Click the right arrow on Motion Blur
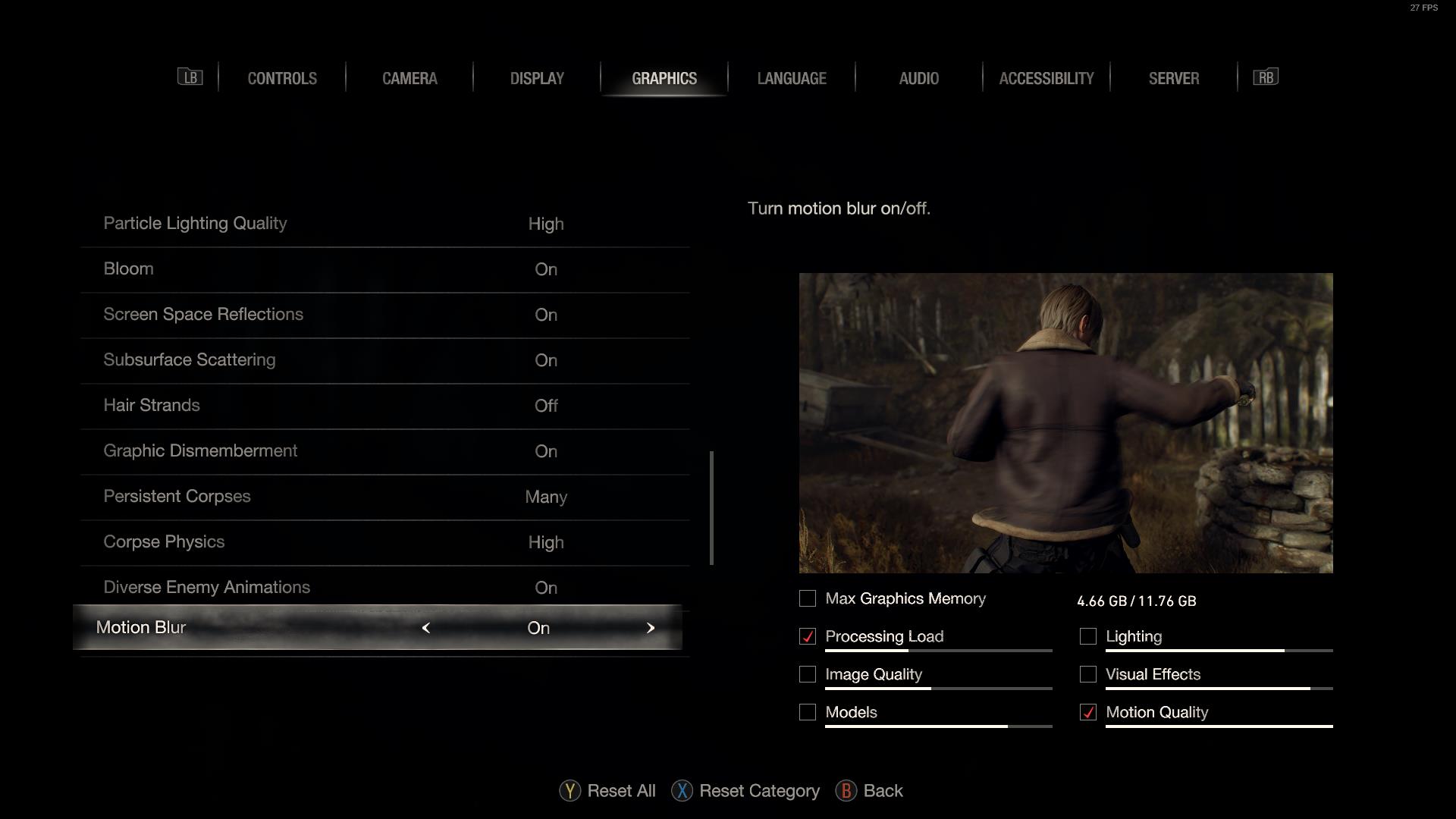1456x819 pixels. pyautogui.click(x=650, y=628)
